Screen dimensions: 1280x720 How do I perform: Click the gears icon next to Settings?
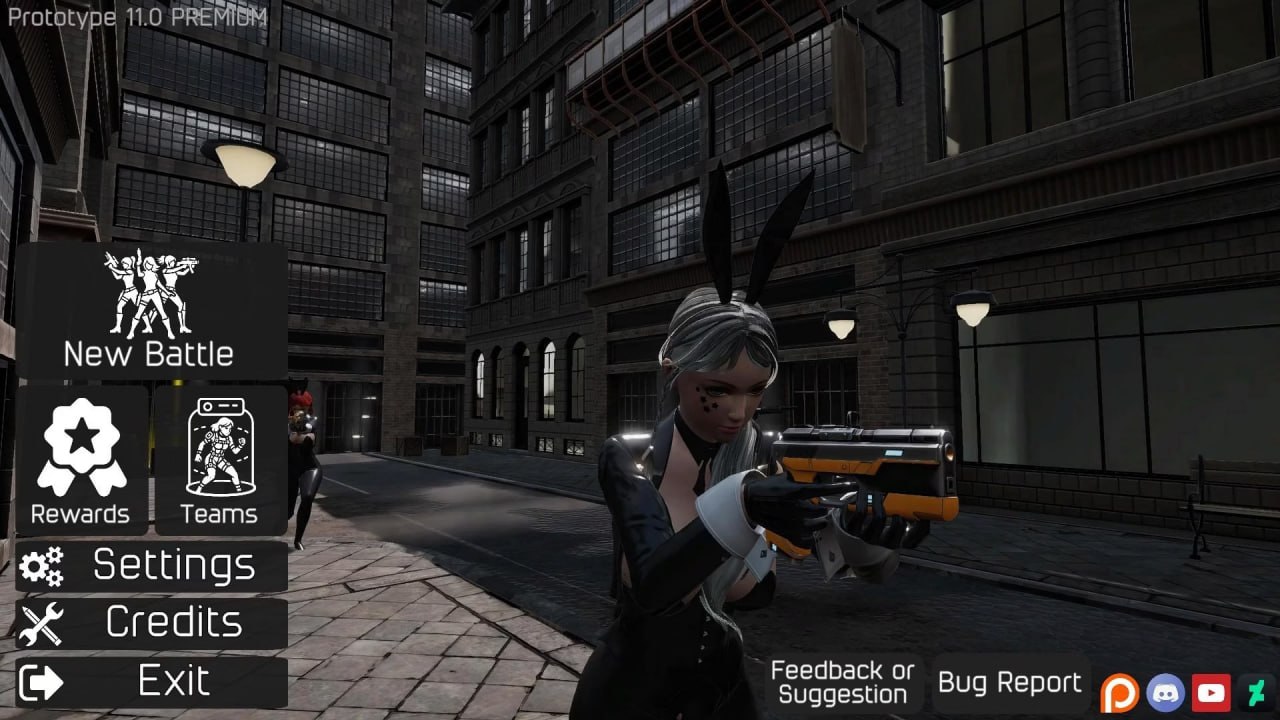[42, 566]
